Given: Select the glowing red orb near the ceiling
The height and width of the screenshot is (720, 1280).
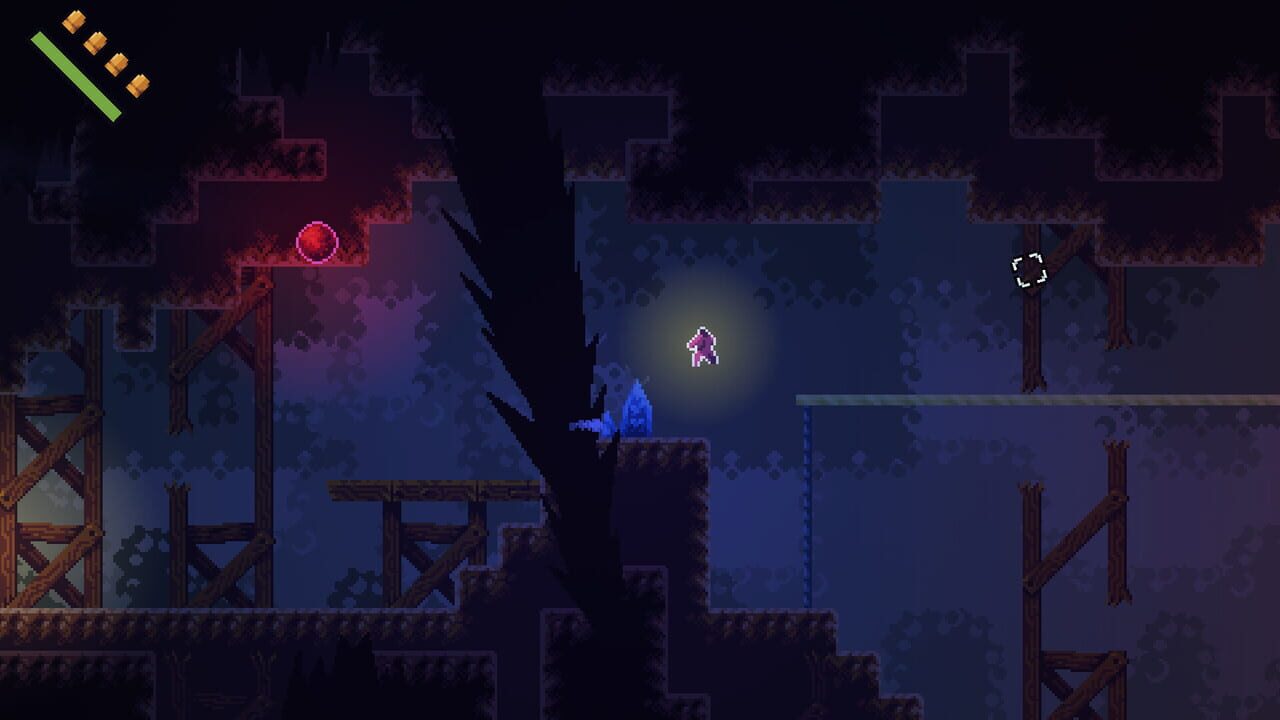Looking at the screenshot, I should click(318, 240).
